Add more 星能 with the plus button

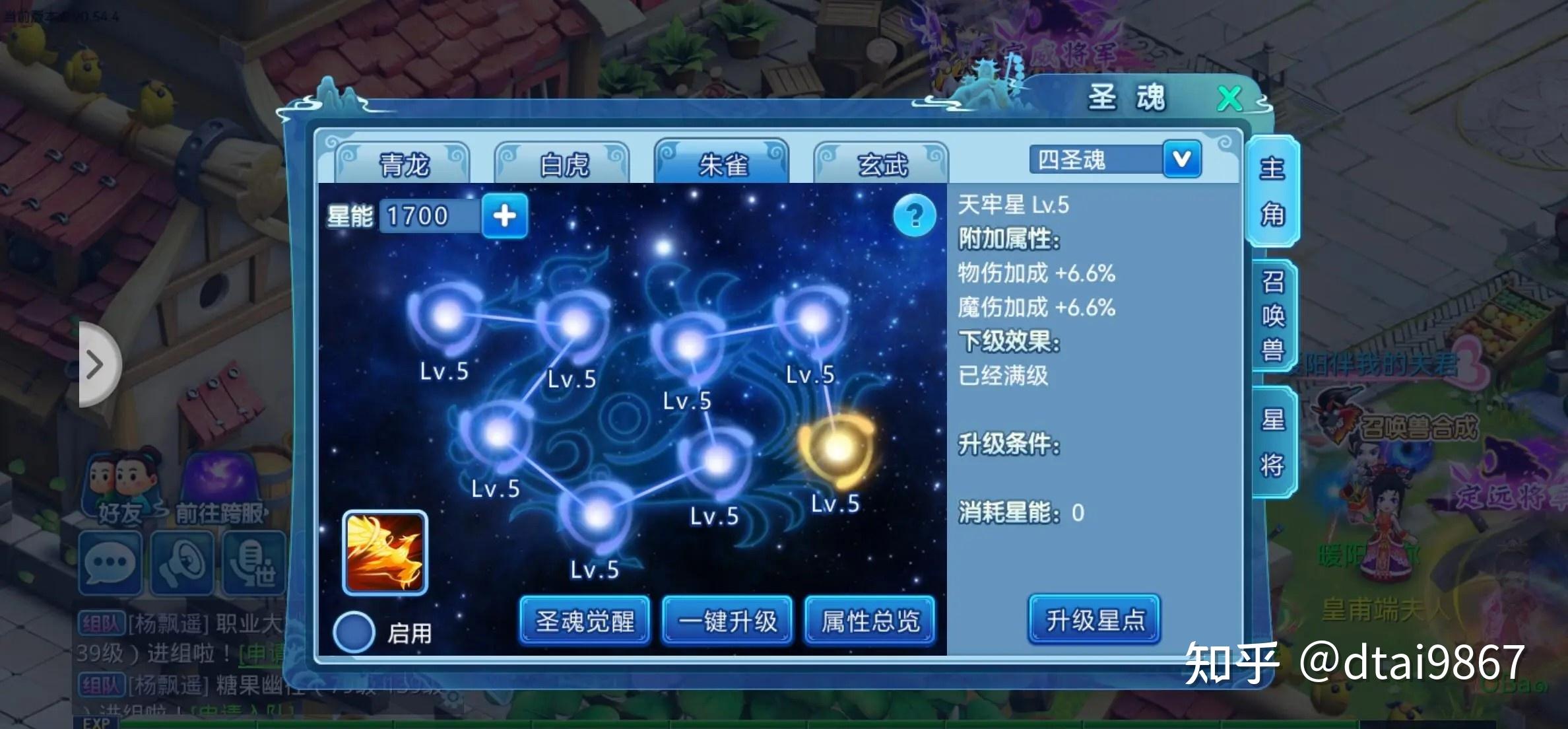[x=505, y=216]
